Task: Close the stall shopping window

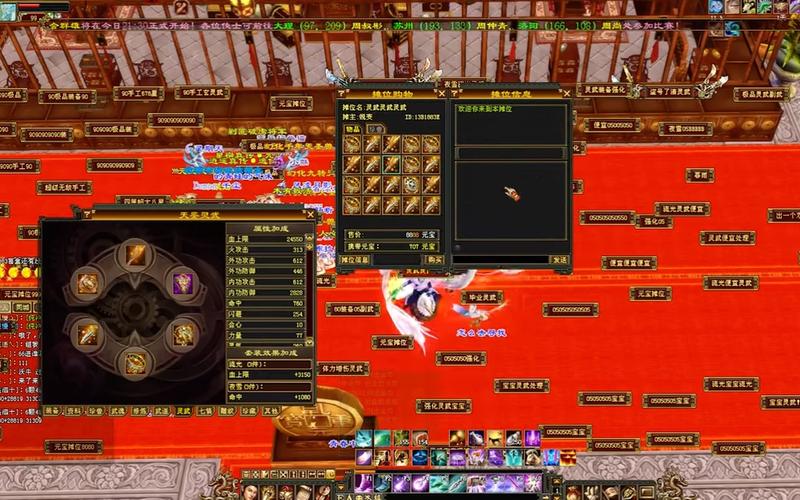Action: (442, 92)
